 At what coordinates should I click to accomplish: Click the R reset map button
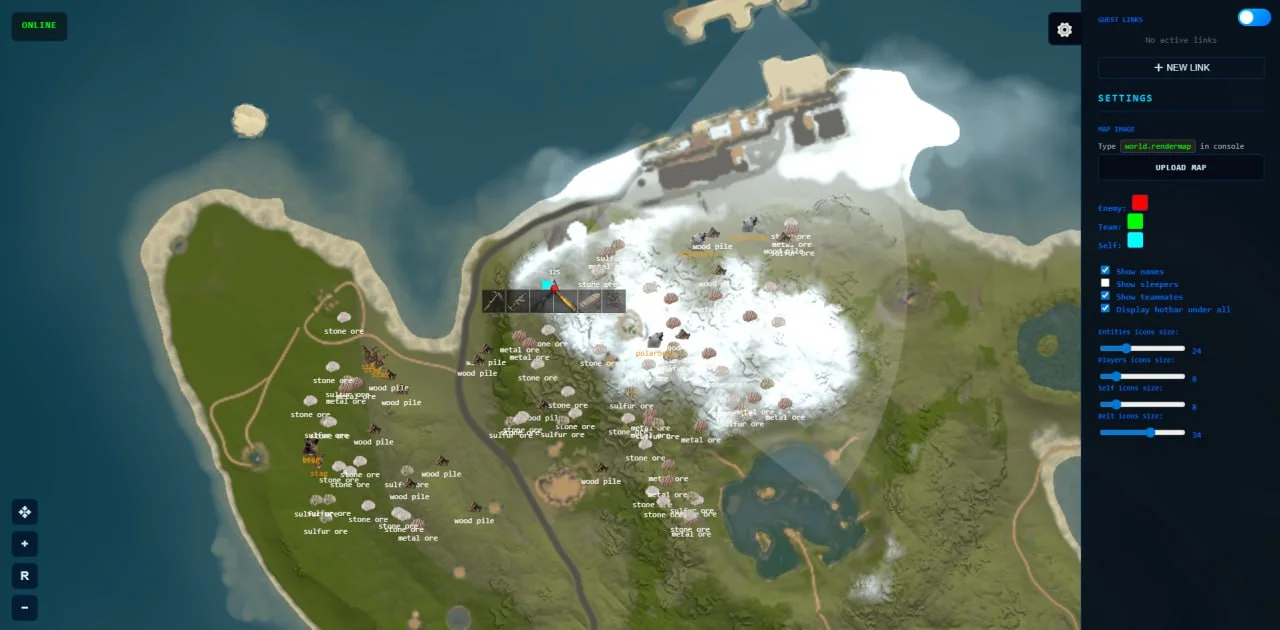(x=24, y=575)
